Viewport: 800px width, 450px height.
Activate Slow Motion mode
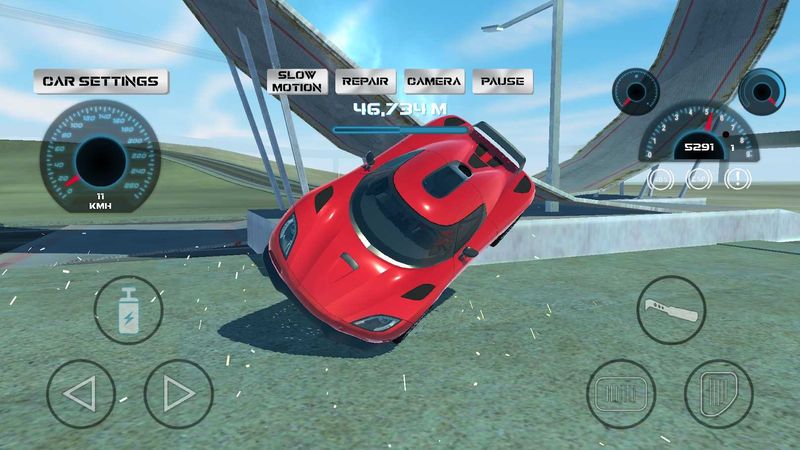pos(299,81)
